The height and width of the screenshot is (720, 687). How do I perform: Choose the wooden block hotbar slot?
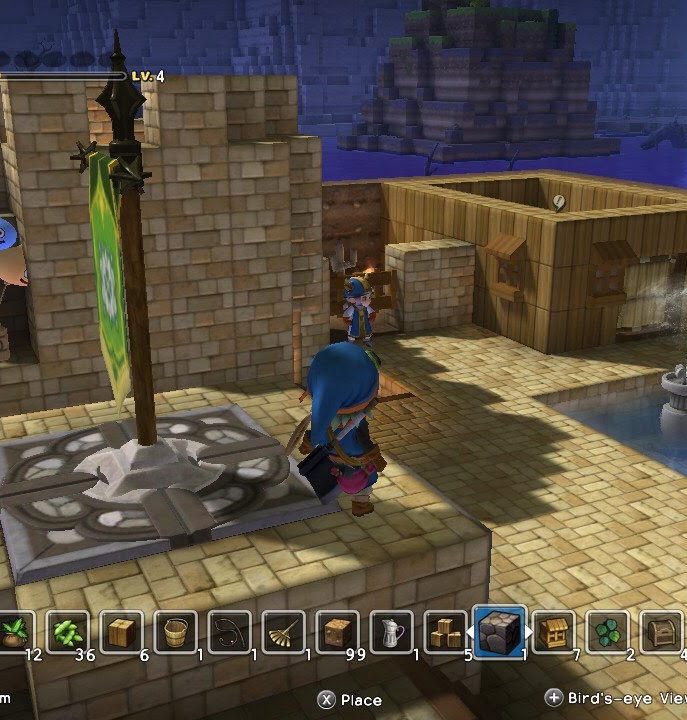pos(121,632)
